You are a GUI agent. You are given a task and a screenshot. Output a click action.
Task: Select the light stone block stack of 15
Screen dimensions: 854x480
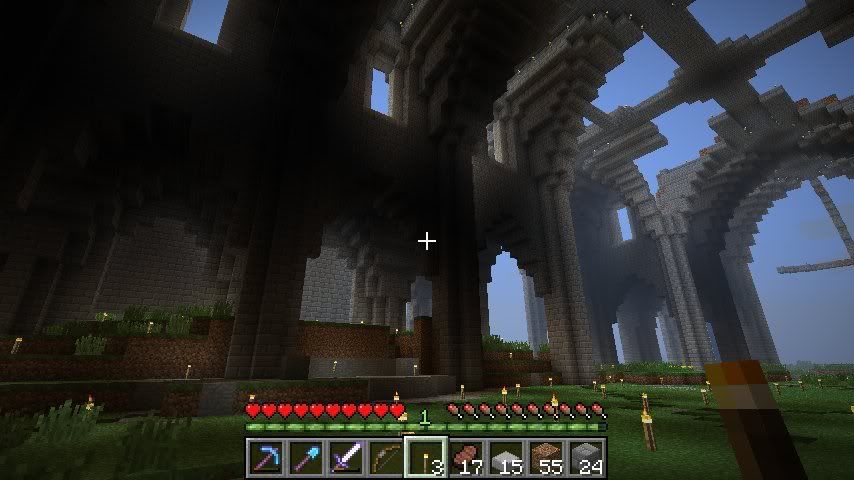tap(506, 458)
